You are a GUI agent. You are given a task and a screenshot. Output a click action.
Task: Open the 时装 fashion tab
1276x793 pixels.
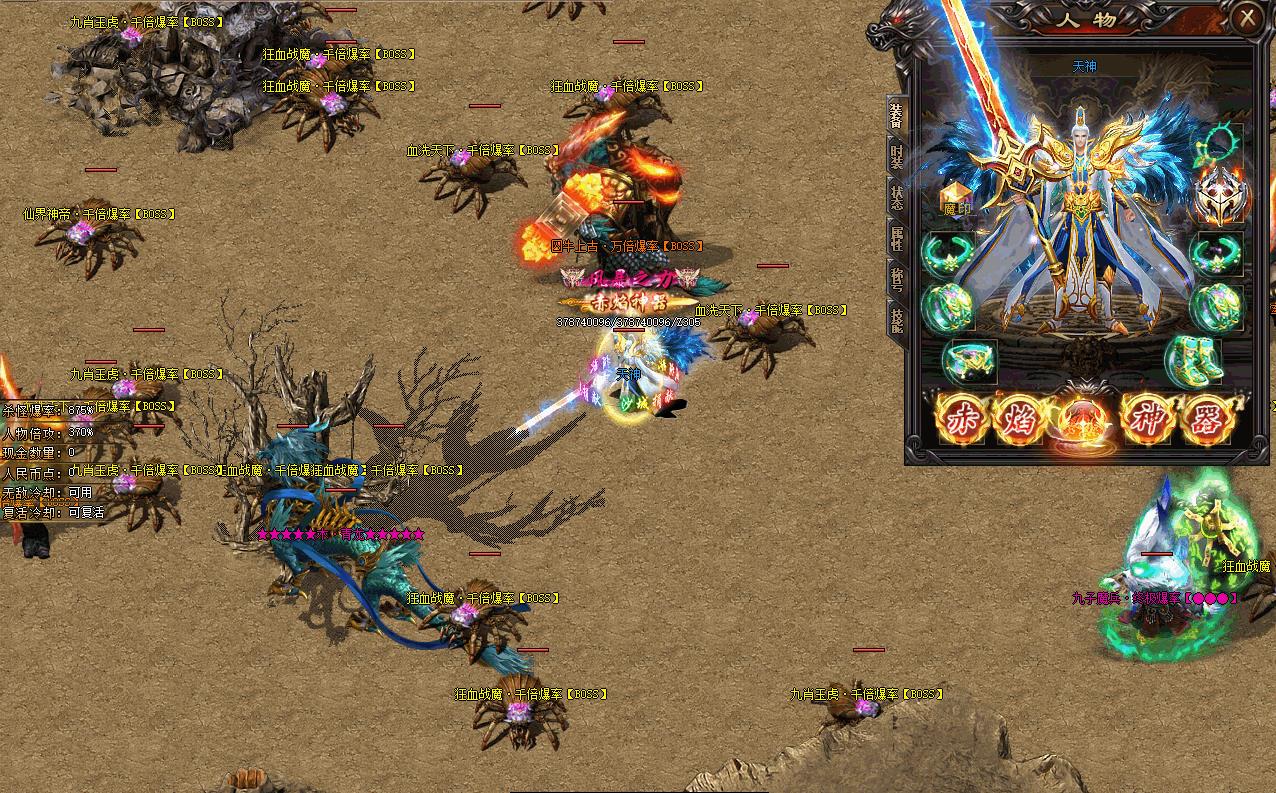tap(896, 155)
